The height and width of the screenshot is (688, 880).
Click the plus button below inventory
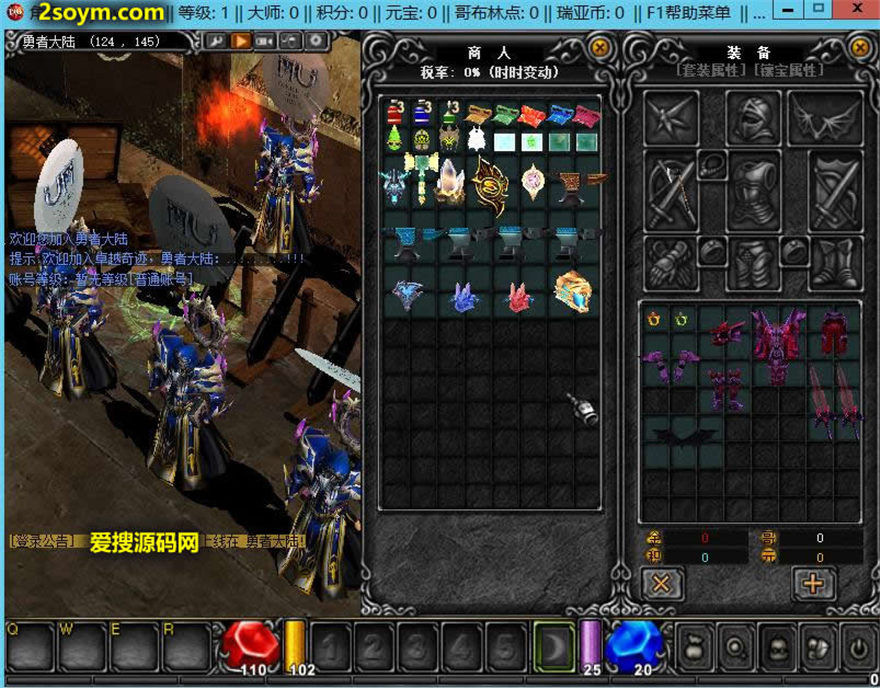tap(814, 583)
